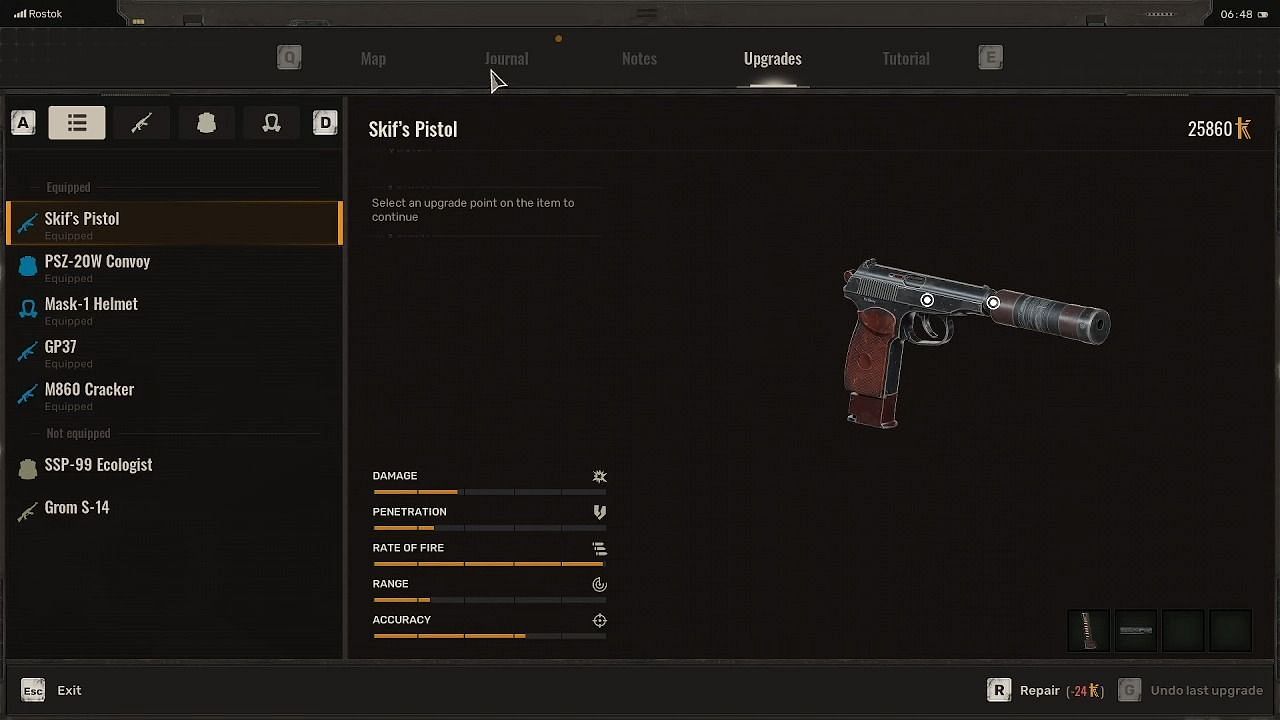Filter list by weapons rifle icon
The image size is (1280, 720).
(141, 123)
